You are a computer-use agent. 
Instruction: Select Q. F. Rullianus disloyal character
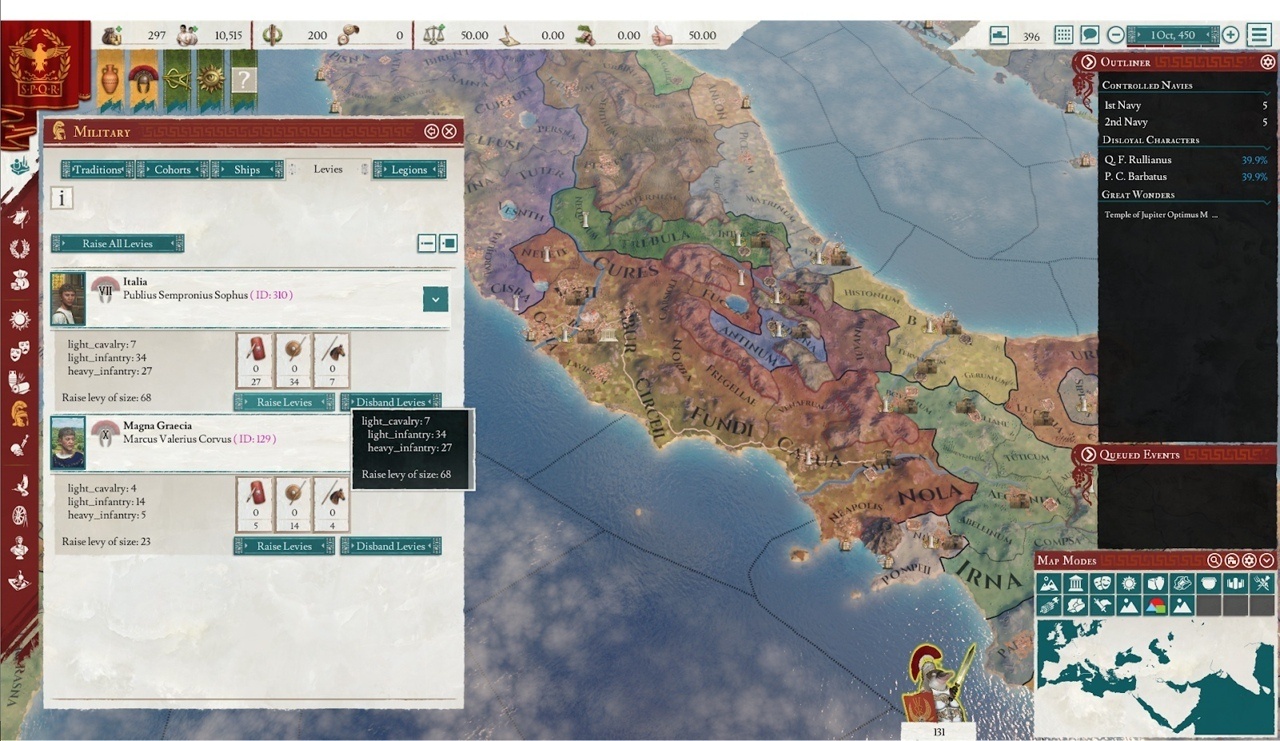click(x=1137, y=160)
